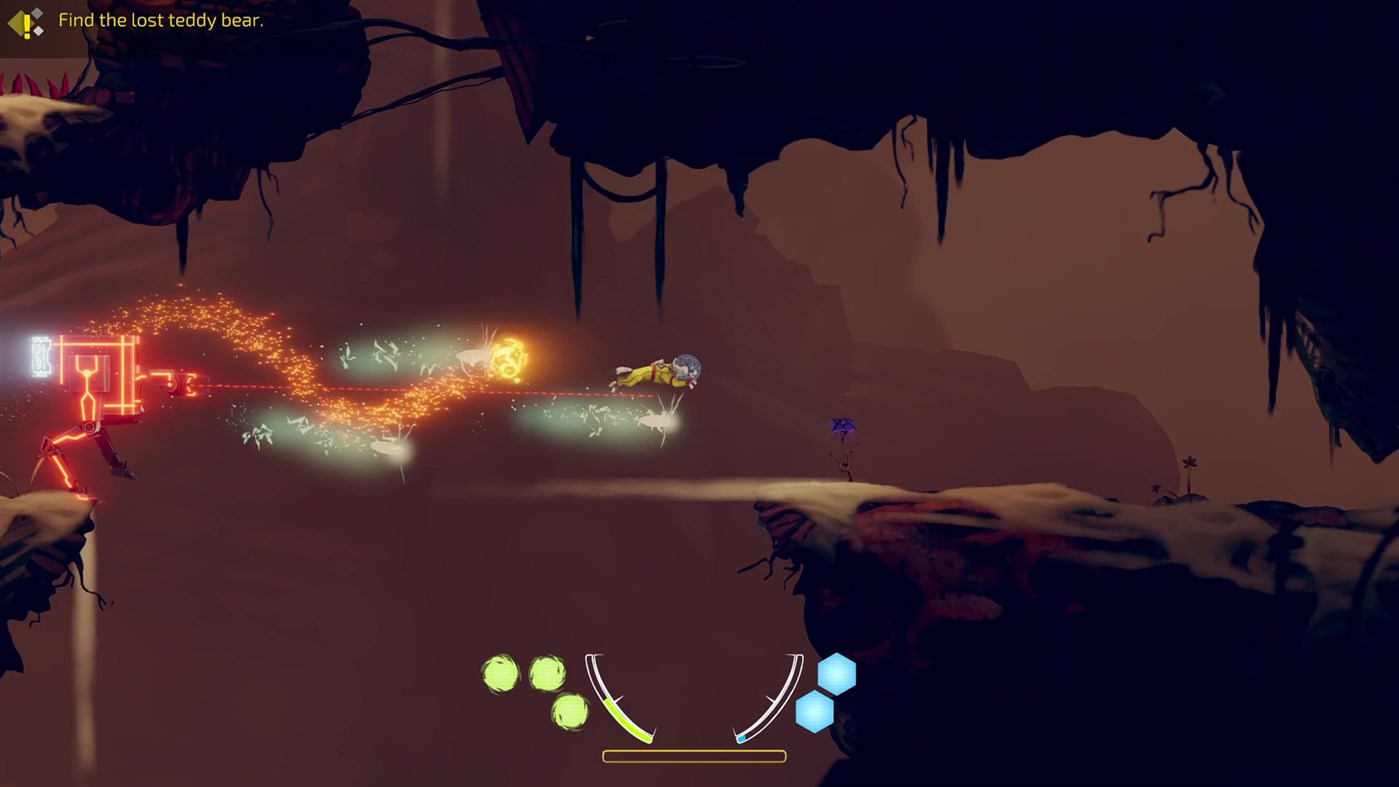The height and width of the screenshot is (787, 1399).
Task: Click the yellow progress bar at bottom
Action: click(x=693, y=755)
